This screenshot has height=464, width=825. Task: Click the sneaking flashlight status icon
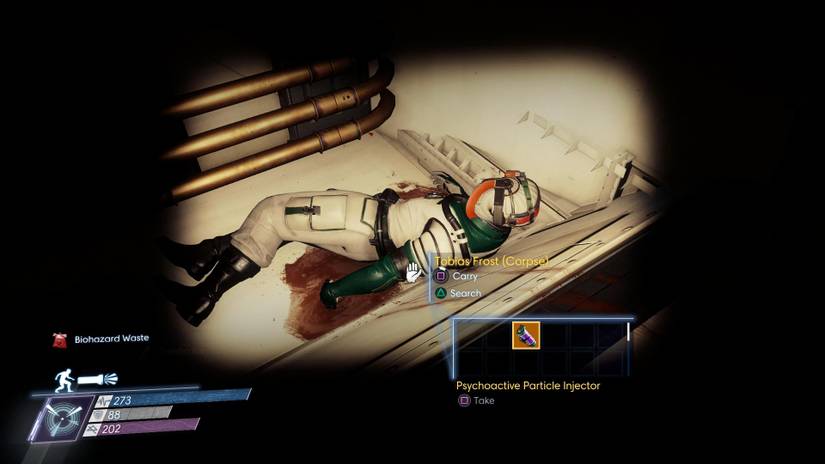(85, 379)
